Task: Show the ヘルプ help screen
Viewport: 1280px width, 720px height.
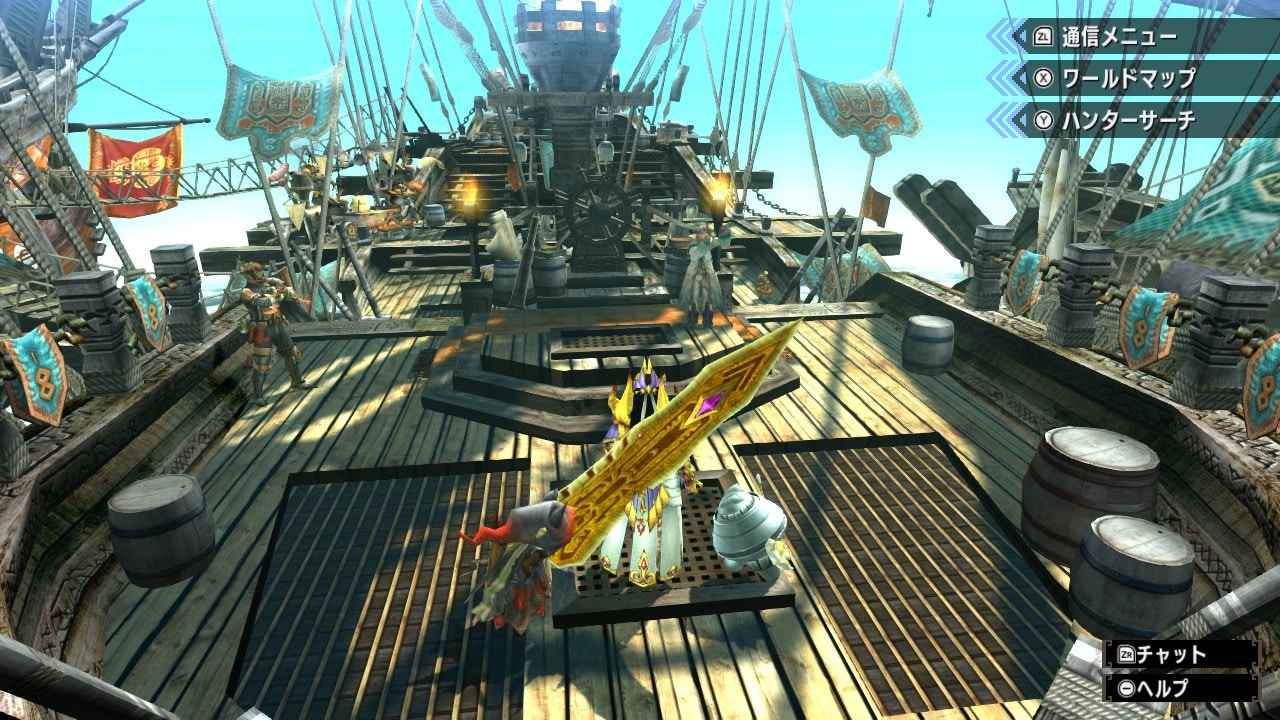Action: point(1180,688)
